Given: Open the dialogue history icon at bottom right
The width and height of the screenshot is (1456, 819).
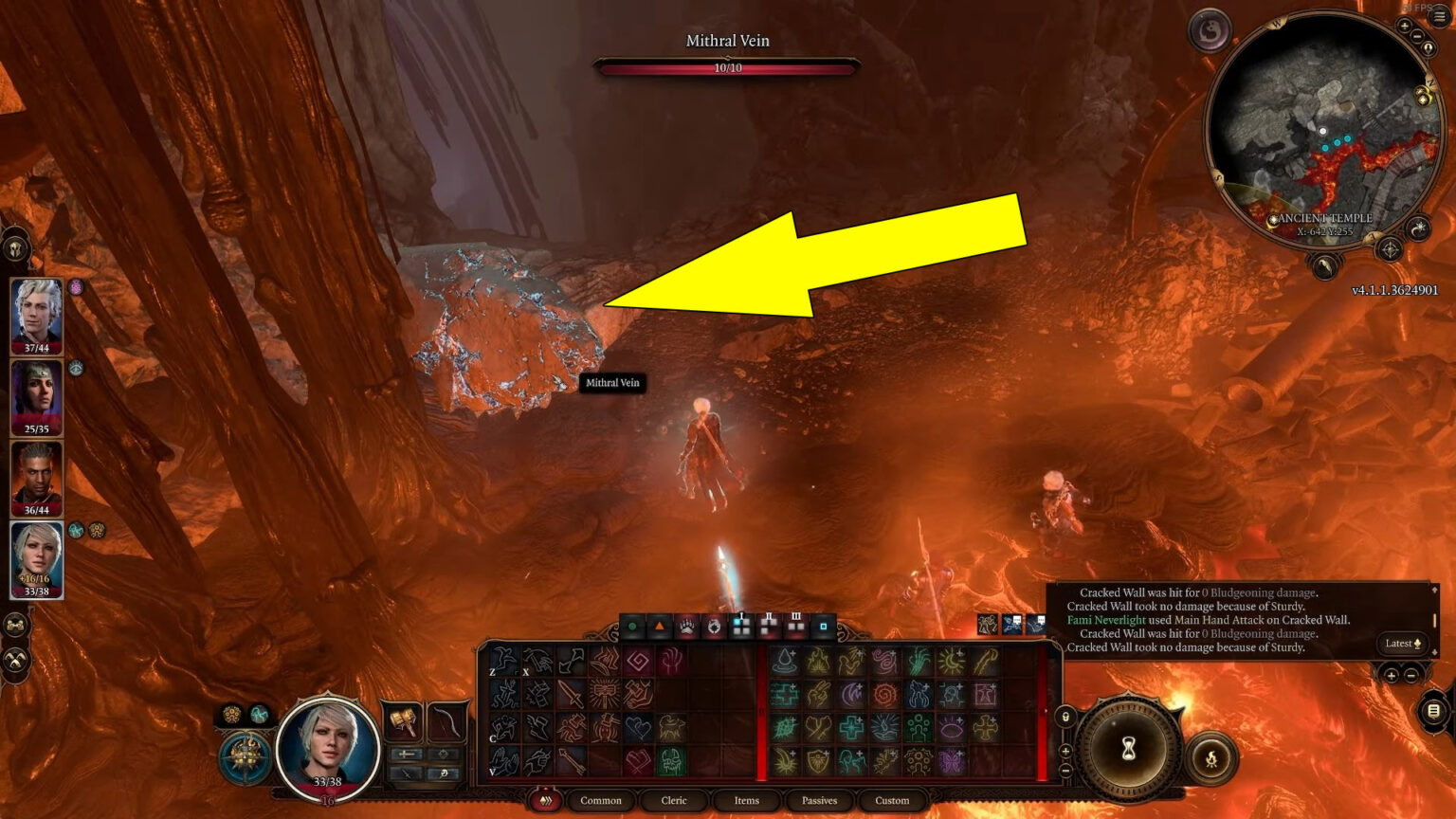Looking at the screenshot, I should point(1433,710).
